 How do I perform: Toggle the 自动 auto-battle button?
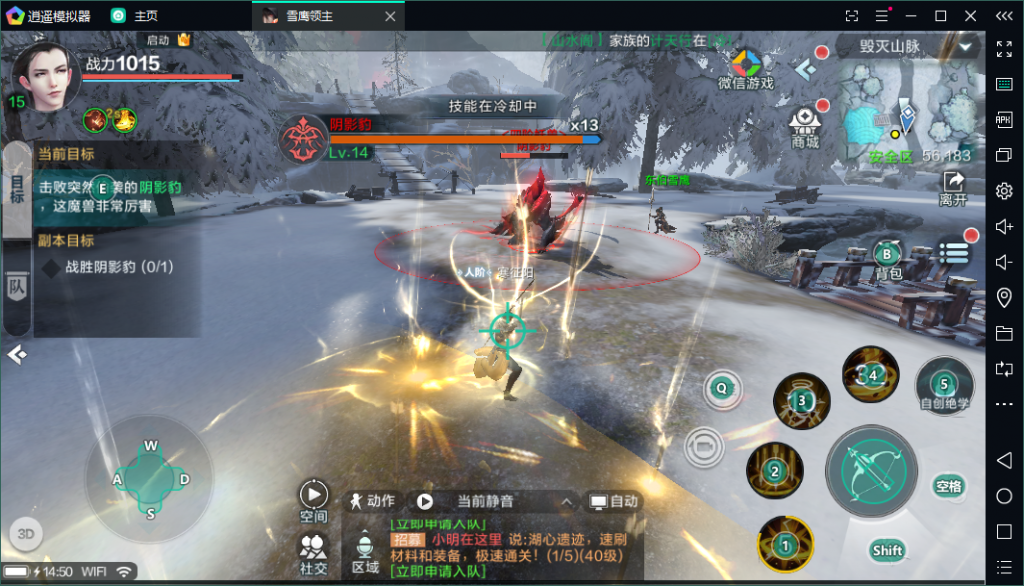(x=614, y=501)
